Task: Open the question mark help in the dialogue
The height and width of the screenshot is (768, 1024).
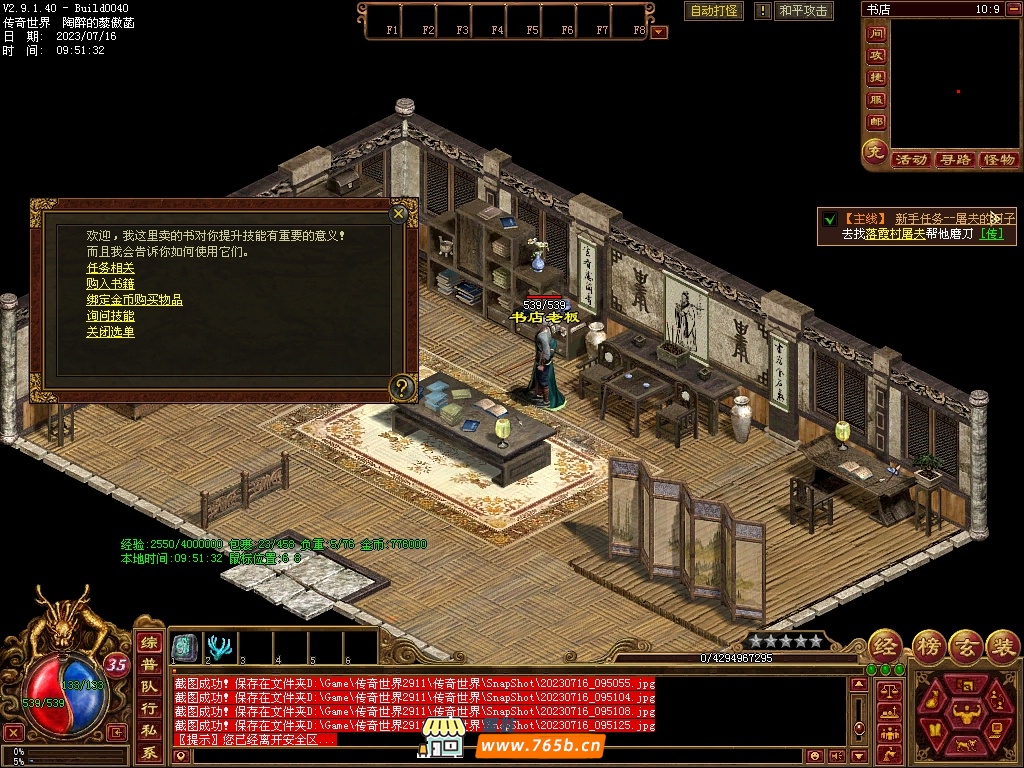Action: (x=401, y=387)
